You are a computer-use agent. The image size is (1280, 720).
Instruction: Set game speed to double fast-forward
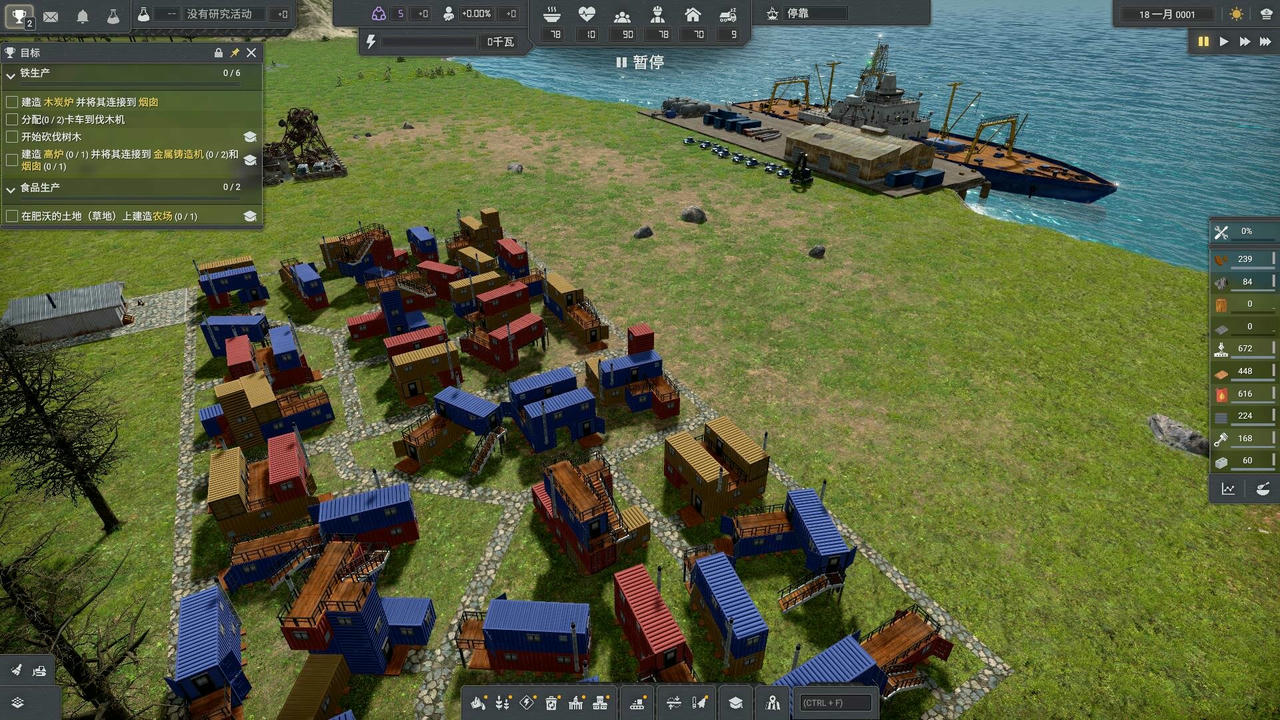pos(1245,42)
